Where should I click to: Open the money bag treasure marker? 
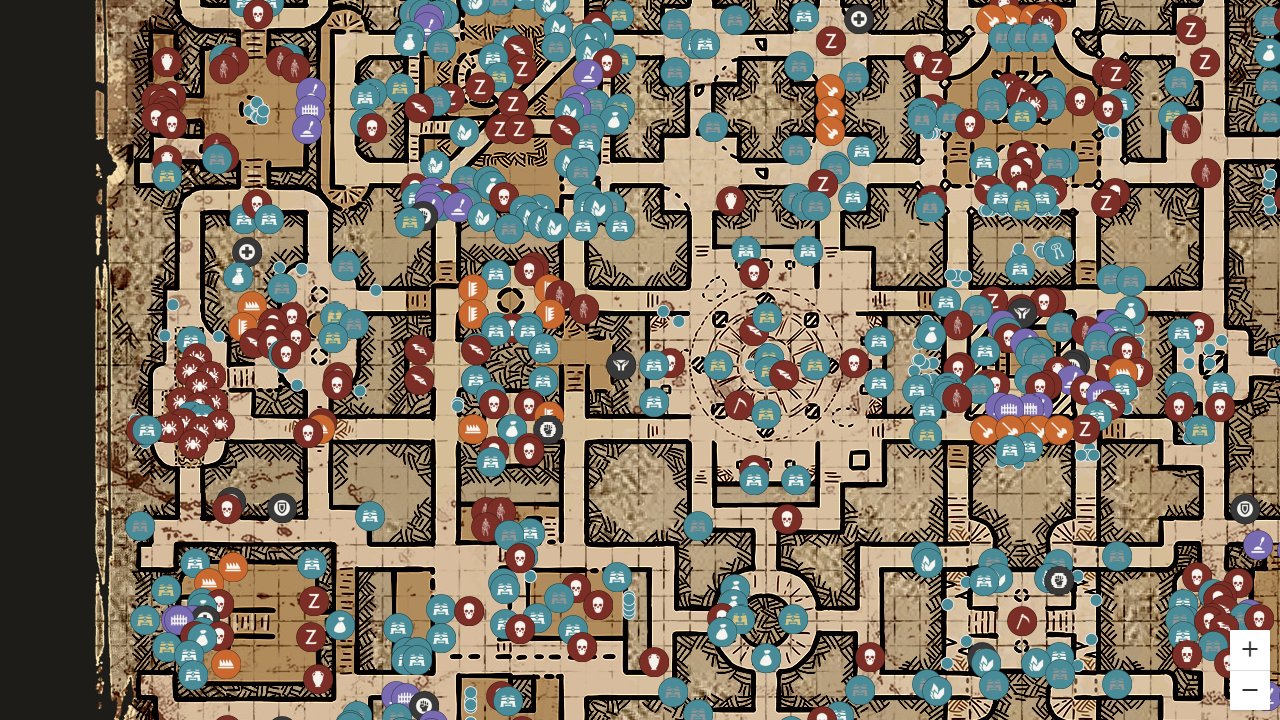pos(931,333)
